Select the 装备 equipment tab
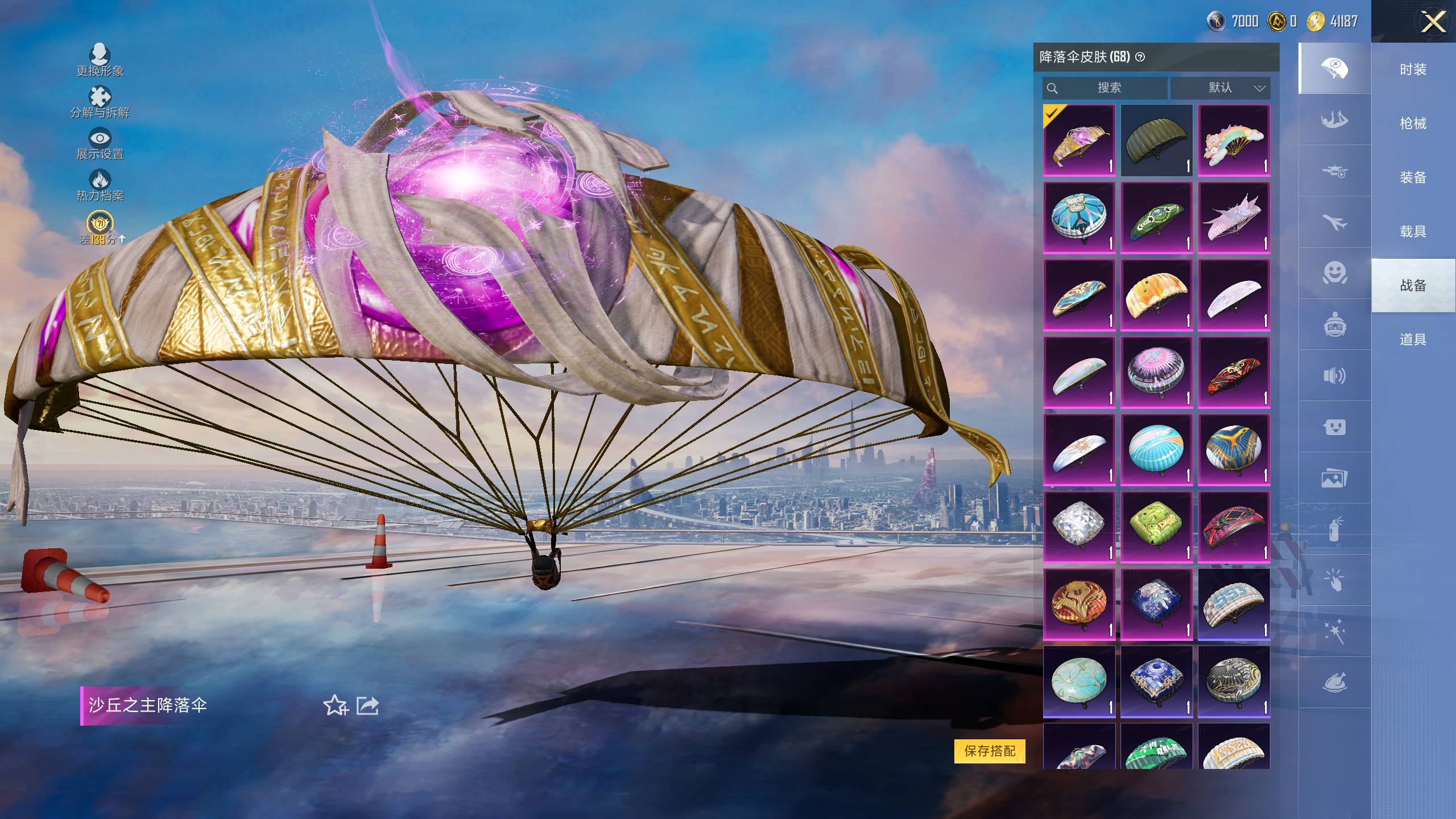Image resolution: width=1456 pixels, height=819 pixels. (1413, 177)
